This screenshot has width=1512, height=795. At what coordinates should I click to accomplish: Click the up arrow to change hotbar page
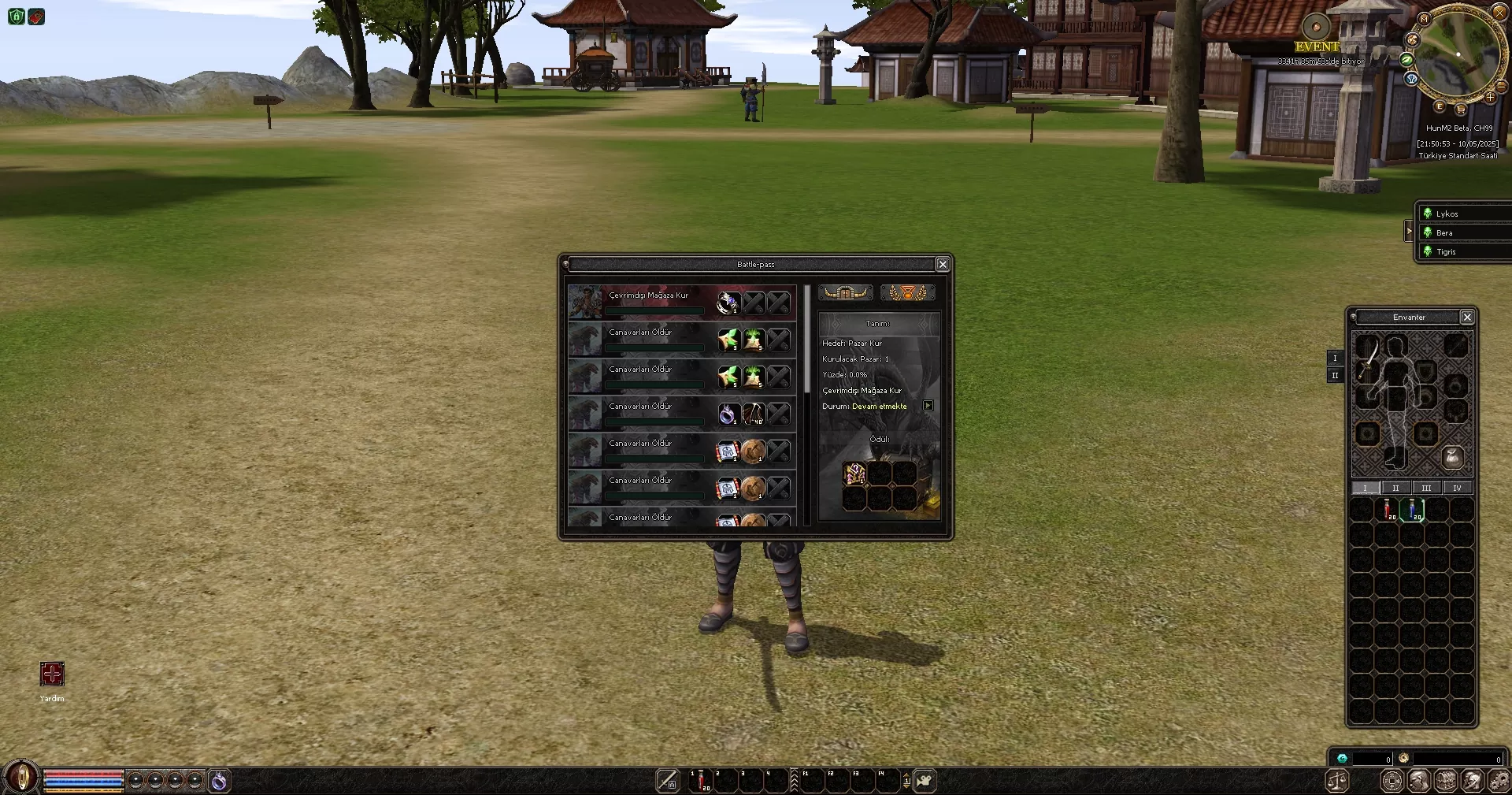point(906,774)
